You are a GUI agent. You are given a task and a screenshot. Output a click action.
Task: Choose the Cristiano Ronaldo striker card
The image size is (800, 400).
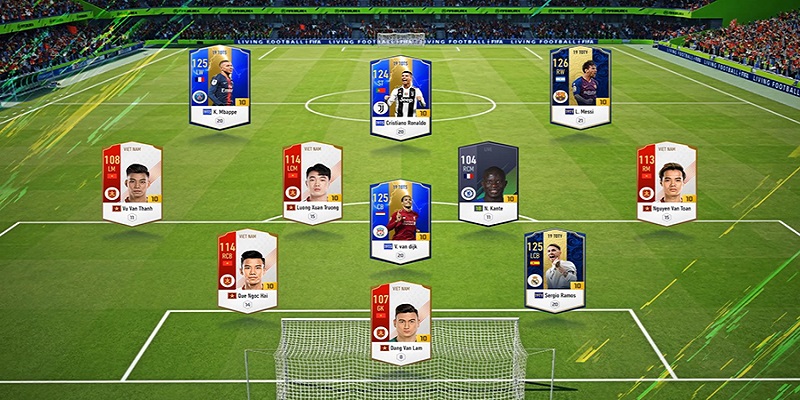400,90
